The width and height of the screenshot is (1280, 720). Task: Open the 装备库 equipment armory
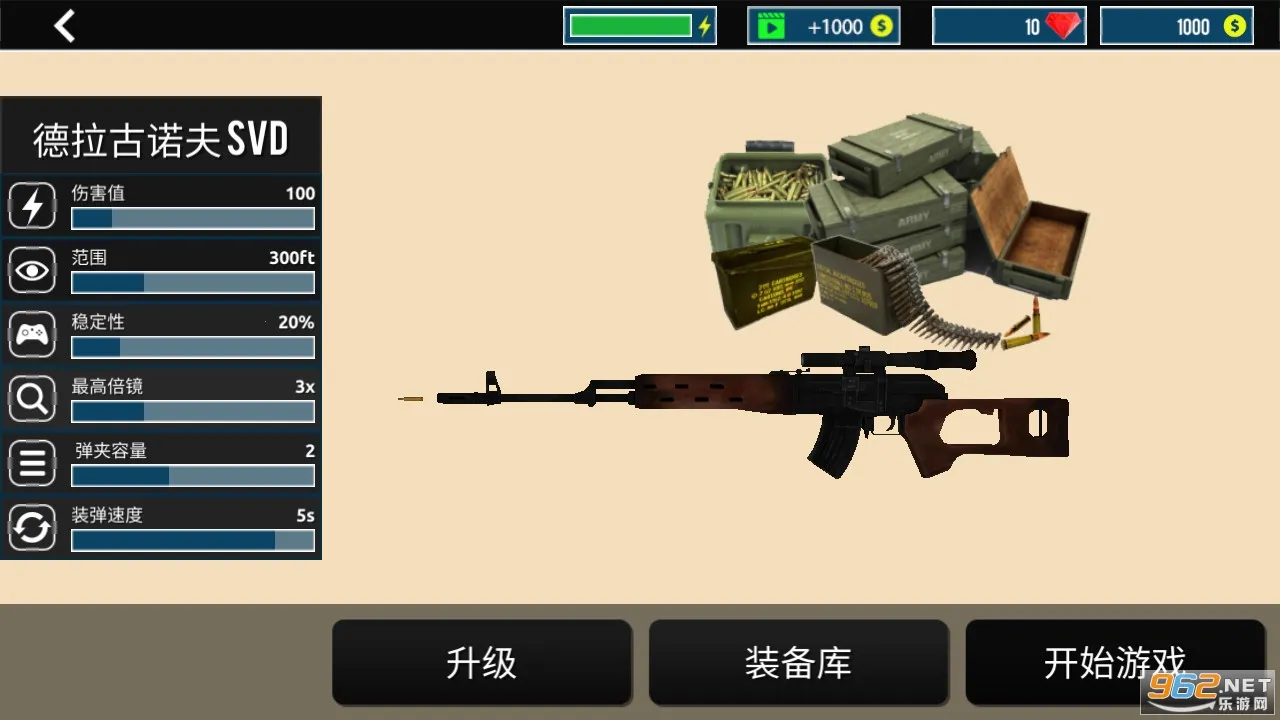(x=798, y=662)
